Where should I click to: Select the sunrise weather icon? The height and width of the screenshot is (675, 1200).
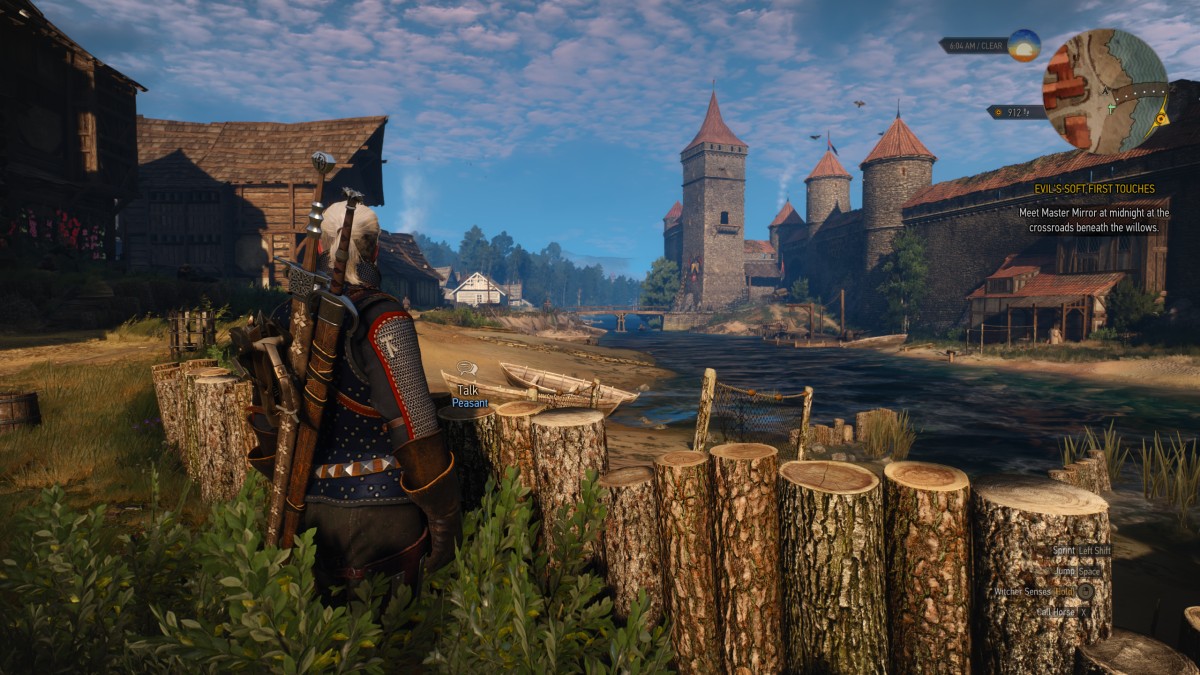point(1023,45)
